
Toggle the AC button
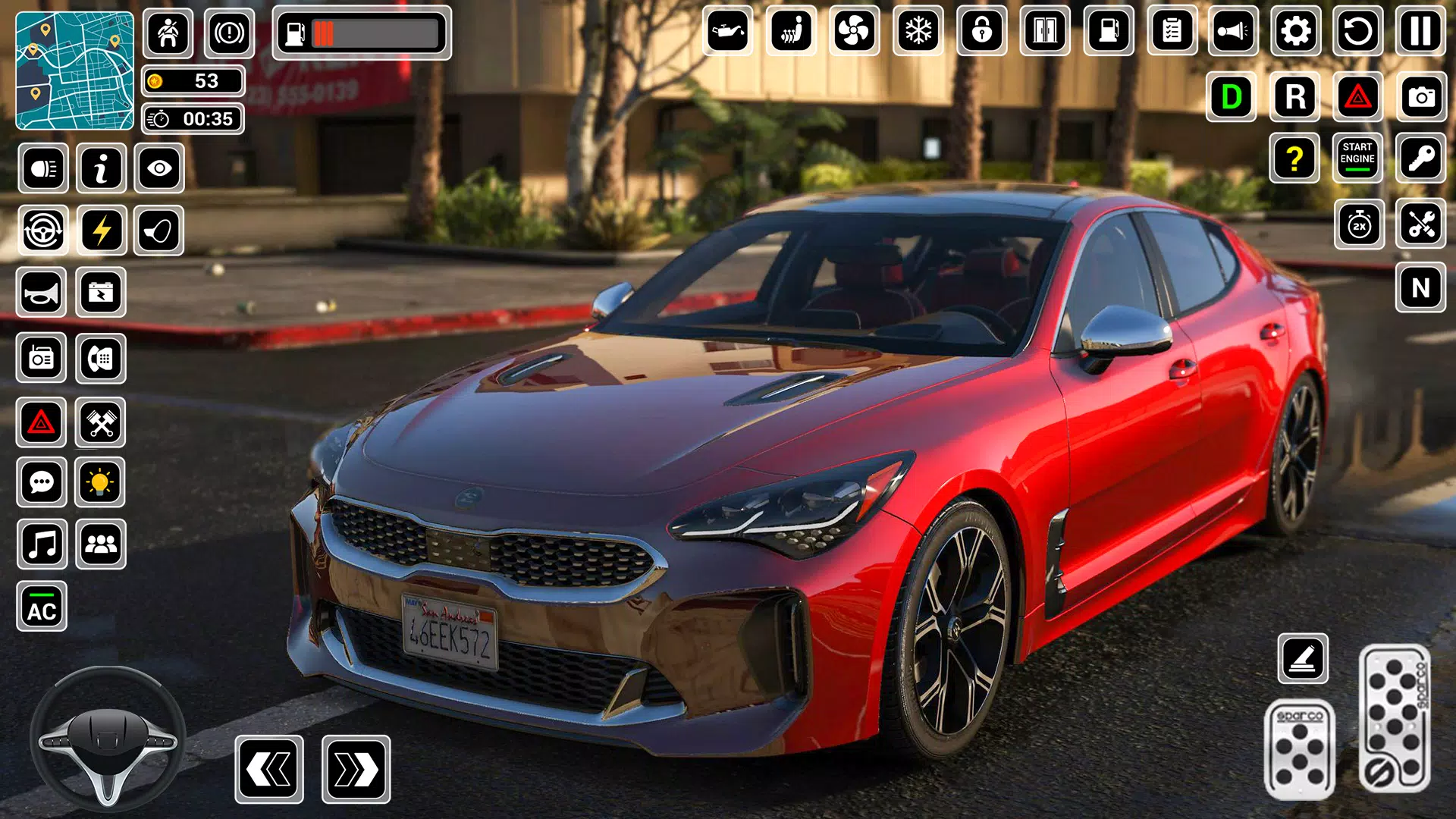coord(42,607)
